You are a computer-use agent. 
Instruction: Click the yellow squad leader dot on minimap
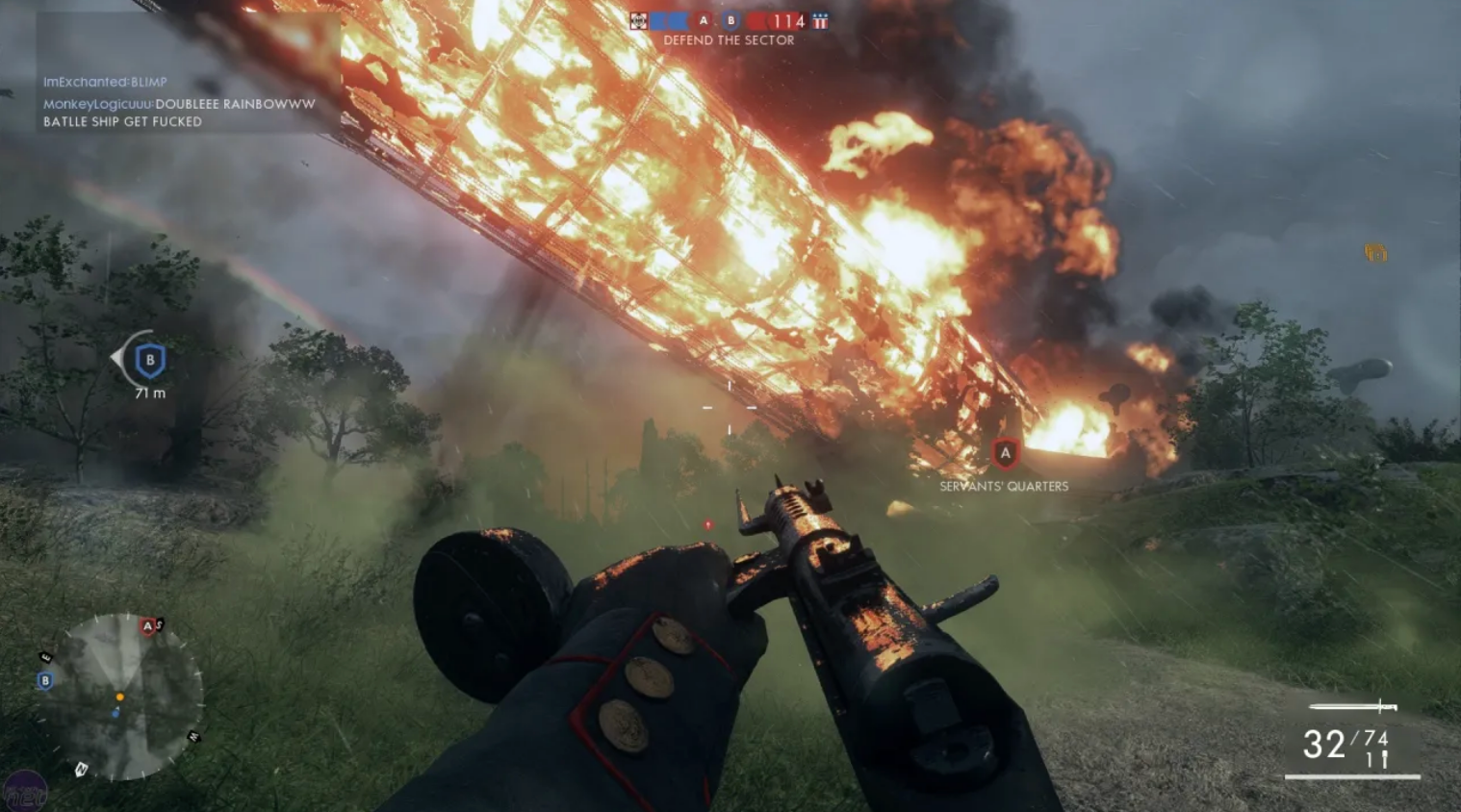[120, 698]
